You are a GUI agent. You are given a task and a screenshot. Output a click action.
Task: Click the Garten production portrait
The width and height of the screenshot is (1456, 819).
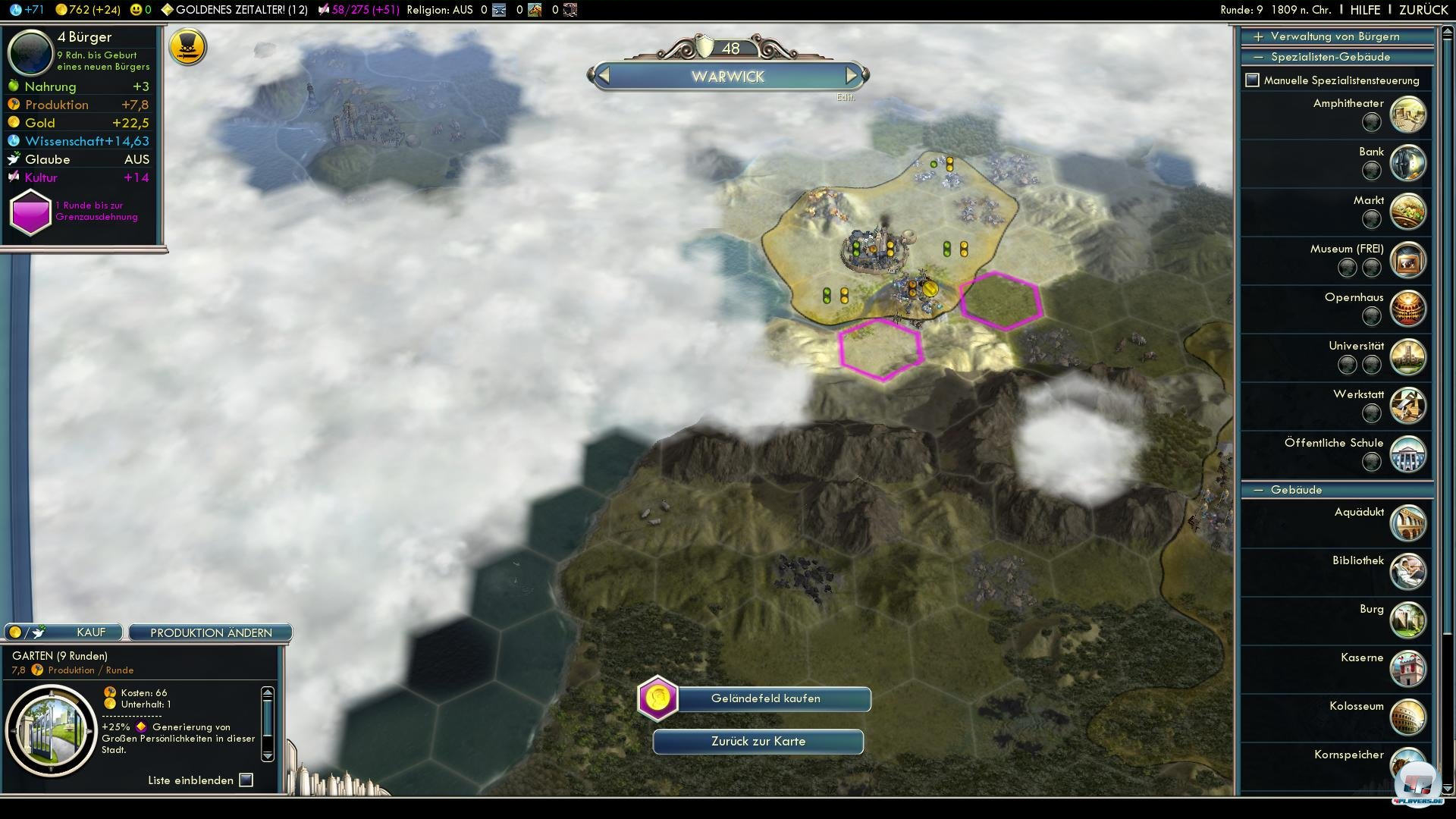pyautogui.click(x=52, y=730)
